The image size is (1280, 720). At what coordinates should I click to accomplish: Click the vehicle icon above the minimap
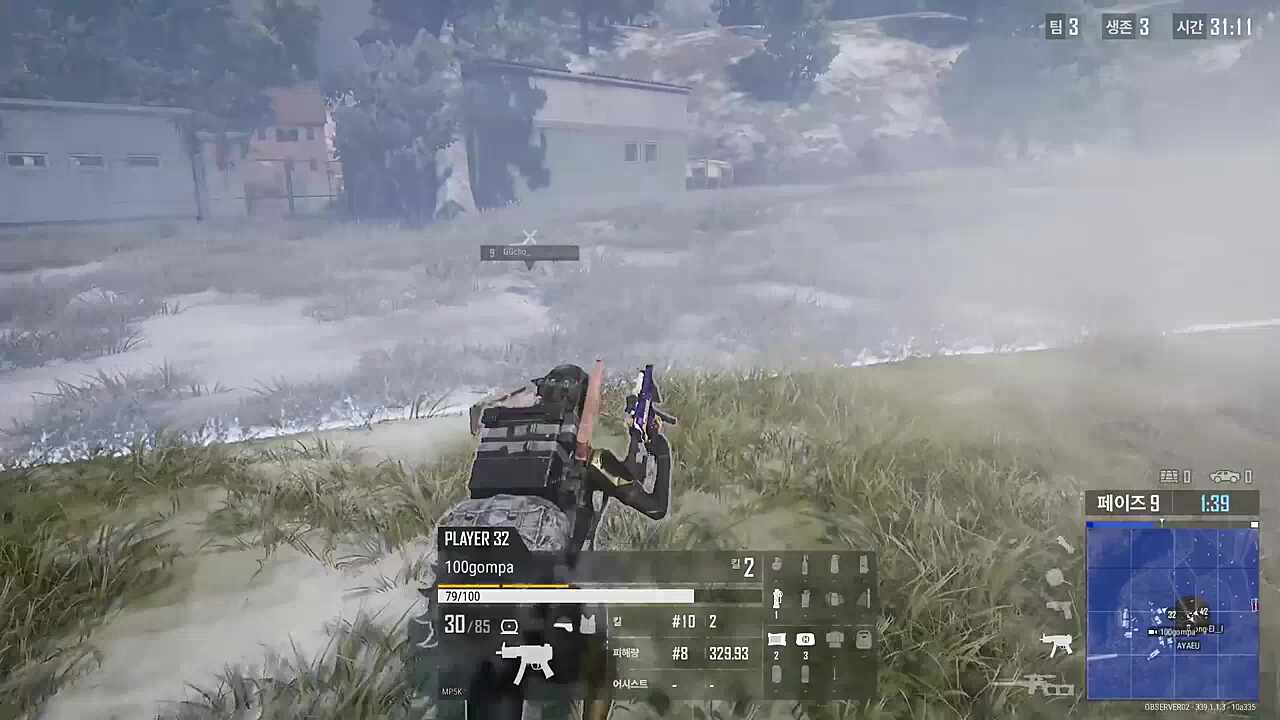click(x=1223, y=476)
